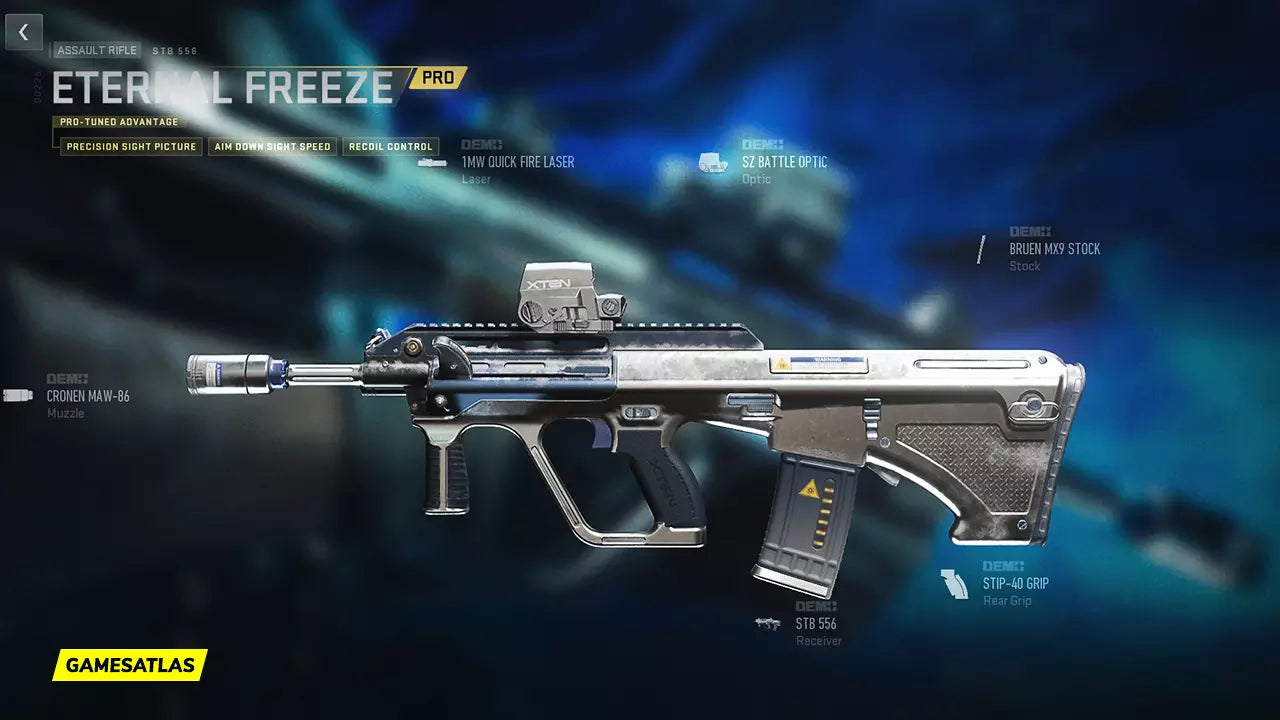1280x720 pixels.
Task: Open the SZ Battle Optic attachment slot
Action: click(784, 162)
